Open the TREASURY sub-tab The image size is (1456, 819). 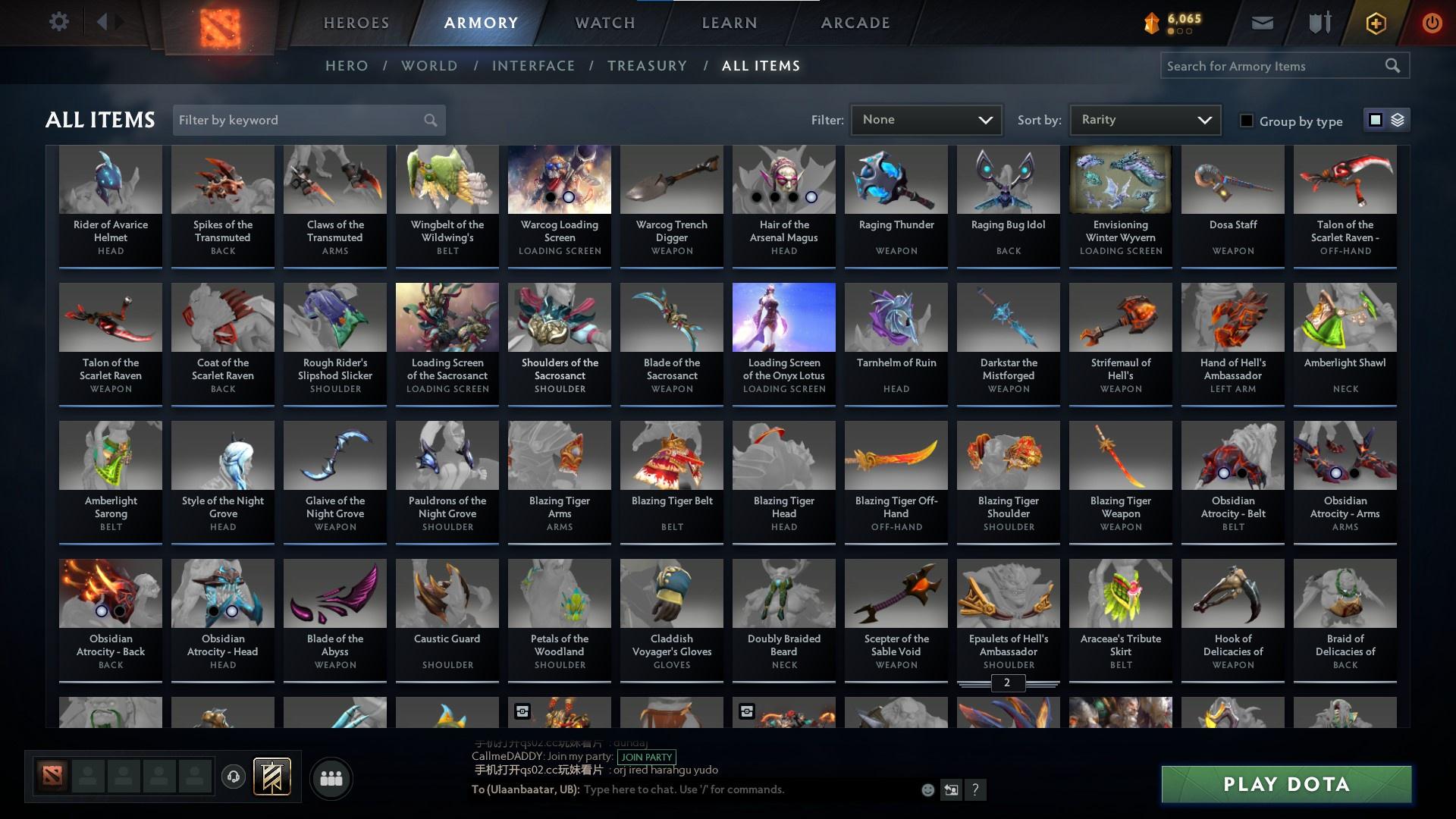(x=647, y=66)
